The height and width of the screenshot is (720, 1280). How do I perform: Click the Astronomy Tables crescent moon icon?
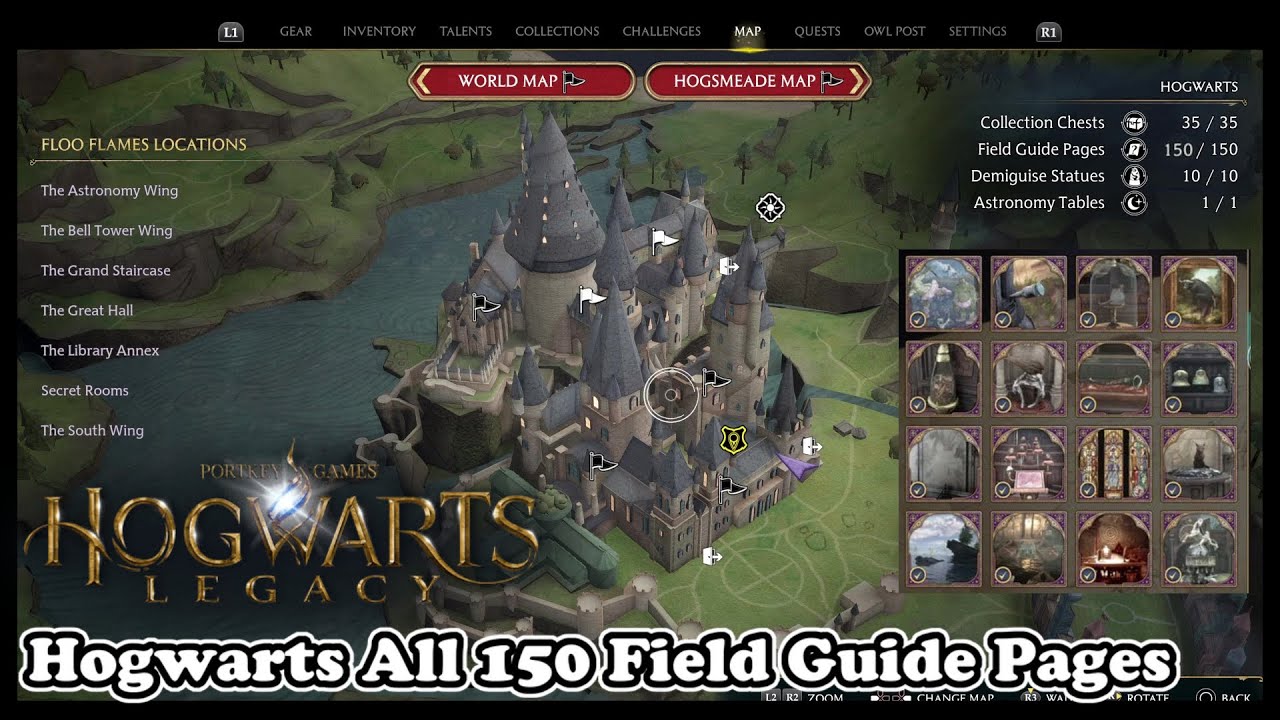pos(1133,203)
